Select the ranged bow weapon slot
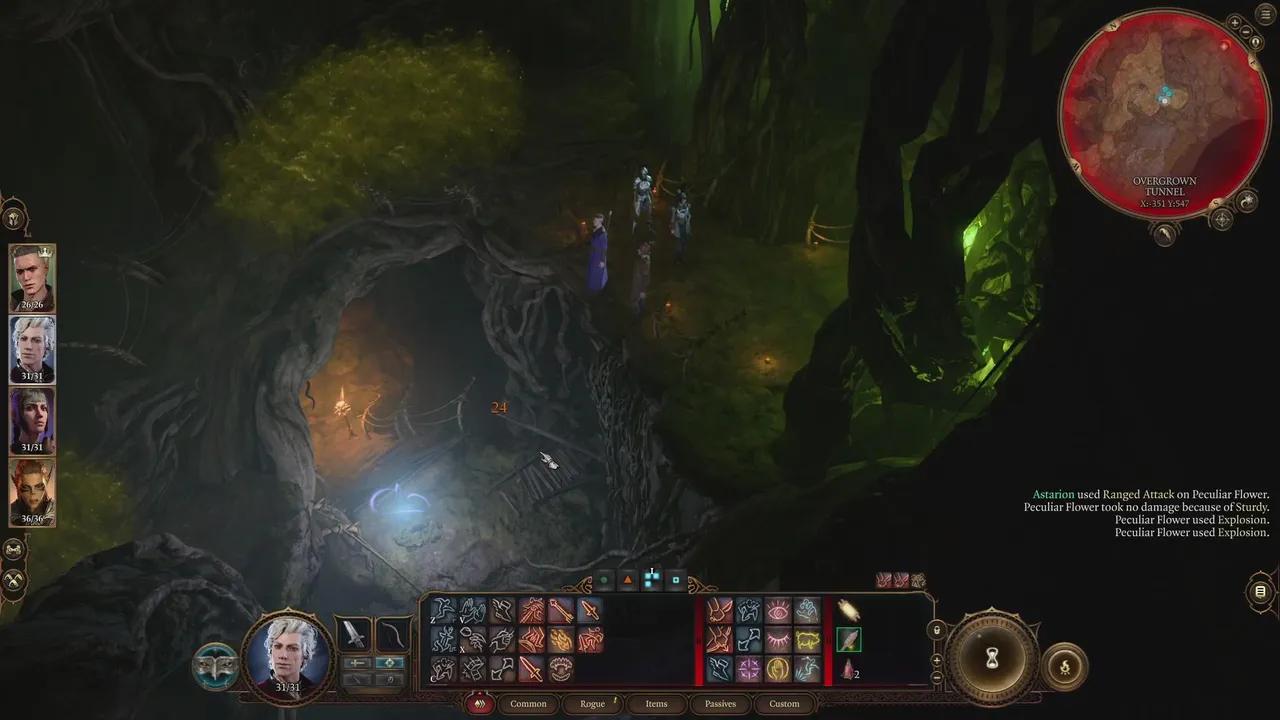The width and height of the screenshot is (1280, 720). coord(393,634)
